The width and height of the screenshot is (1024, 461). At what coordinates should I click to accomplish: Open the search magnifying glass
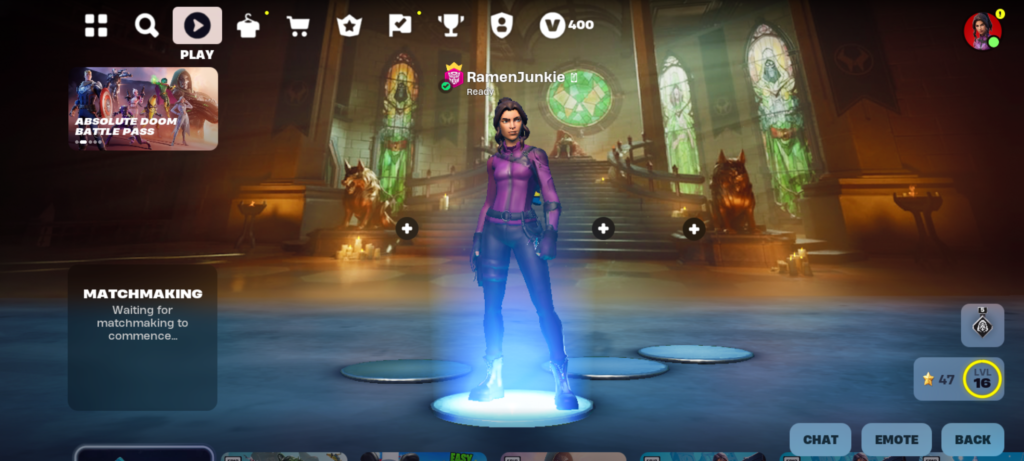pyautogui.click(x=146, y=26)
